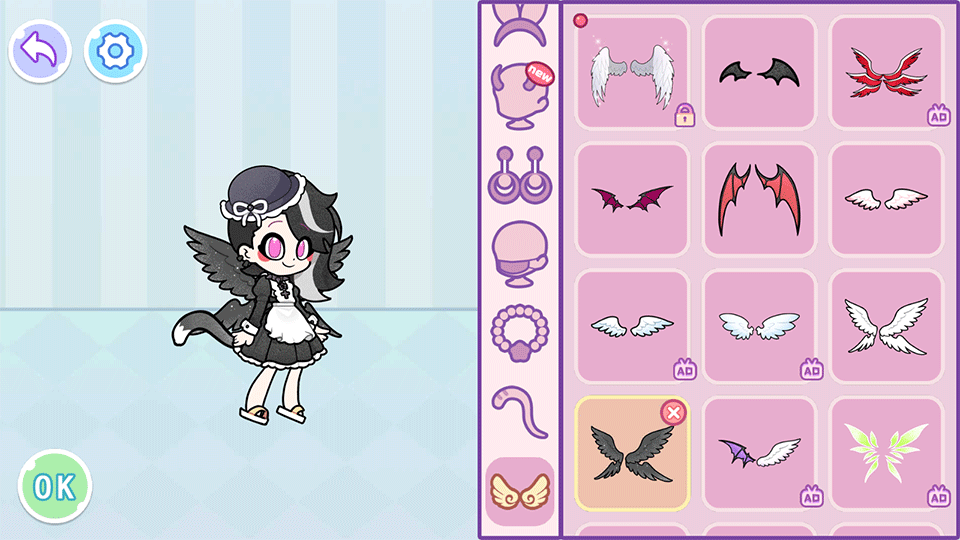Pick the large white spread feather wings
The width and height of the screenshot is (960, 540).
coord(886,326)
